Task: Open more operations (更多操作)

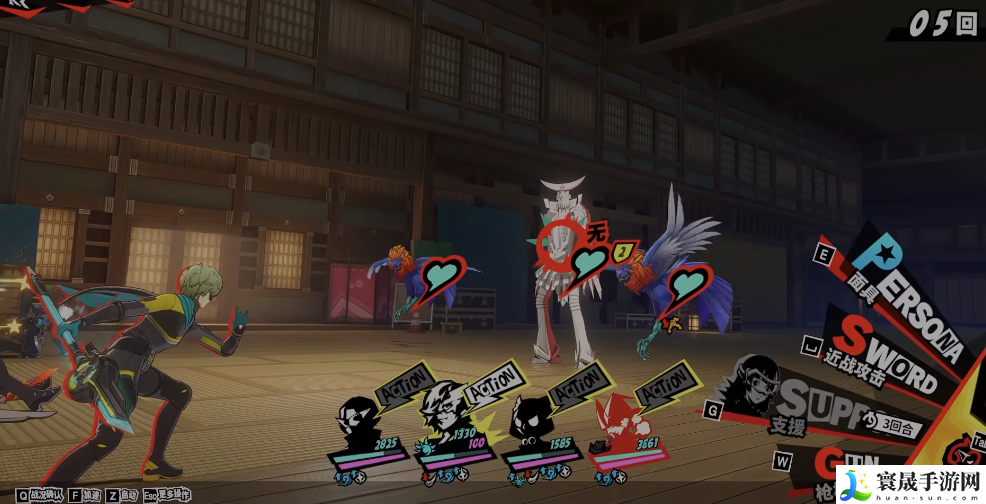Action: [x=167, y=495]
